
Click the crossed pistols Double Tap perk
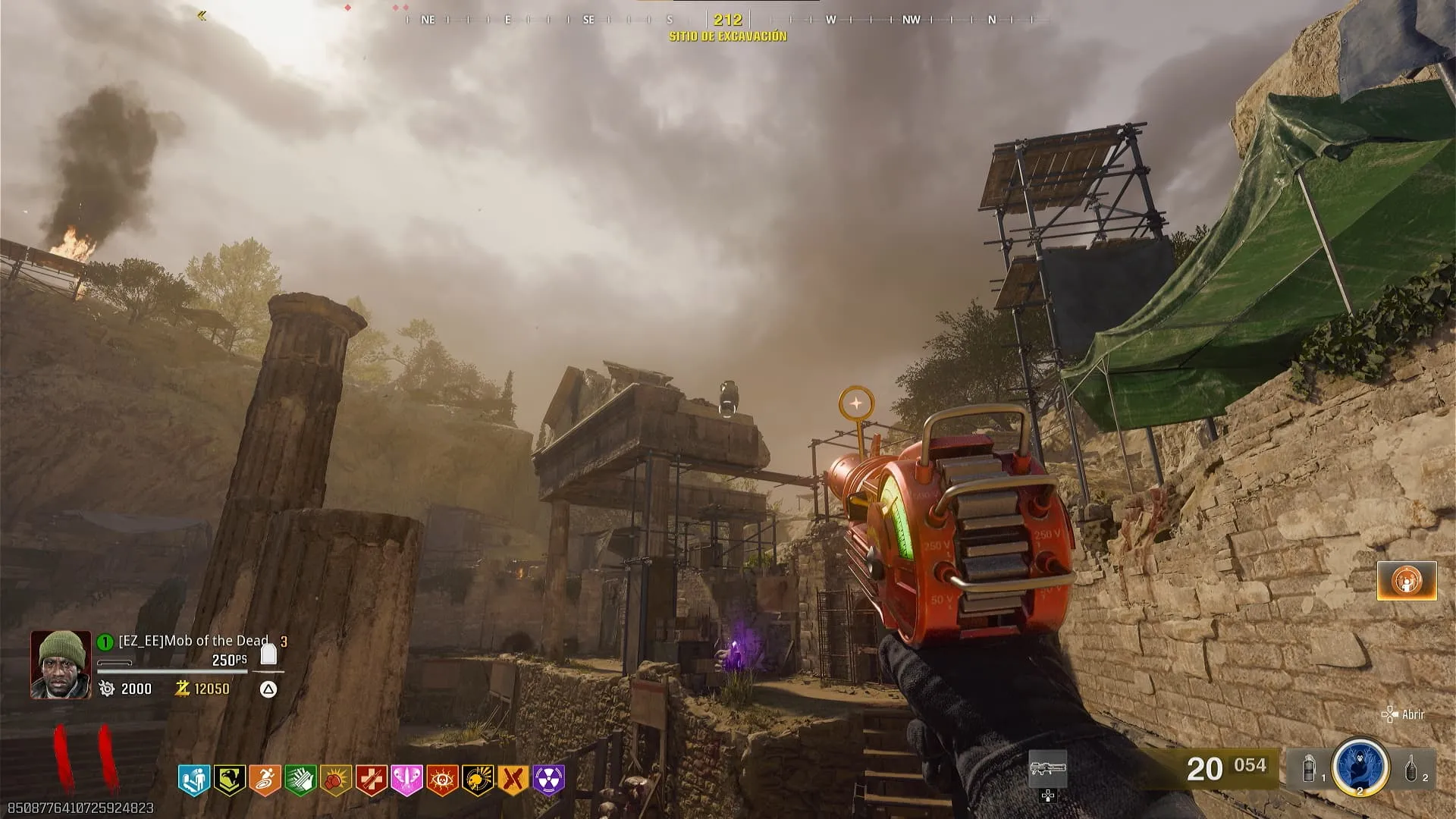pyautogui.click(x=514, y=780)
